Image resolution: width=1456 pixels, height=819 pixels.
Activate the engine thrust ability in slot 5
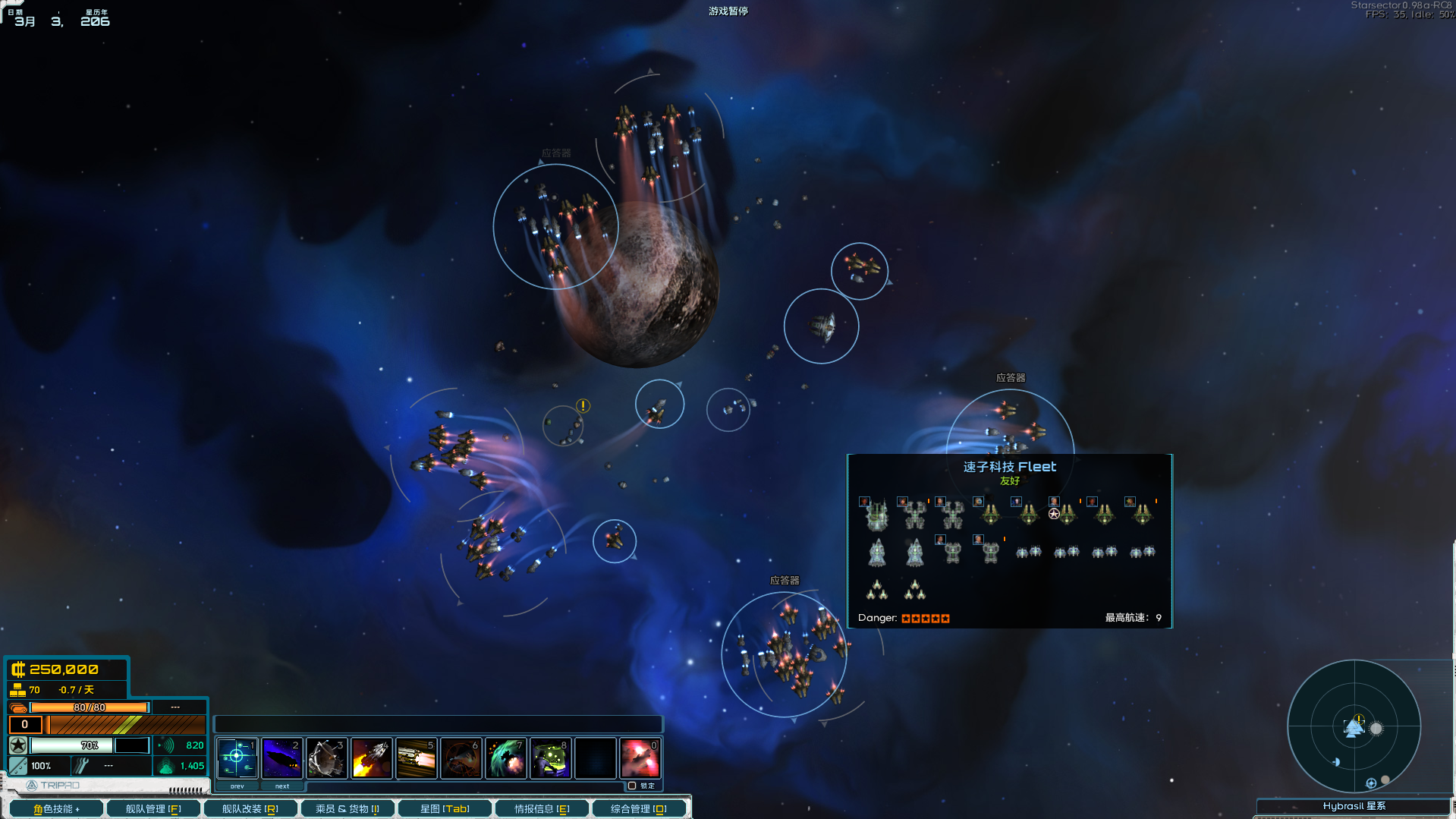417,758
